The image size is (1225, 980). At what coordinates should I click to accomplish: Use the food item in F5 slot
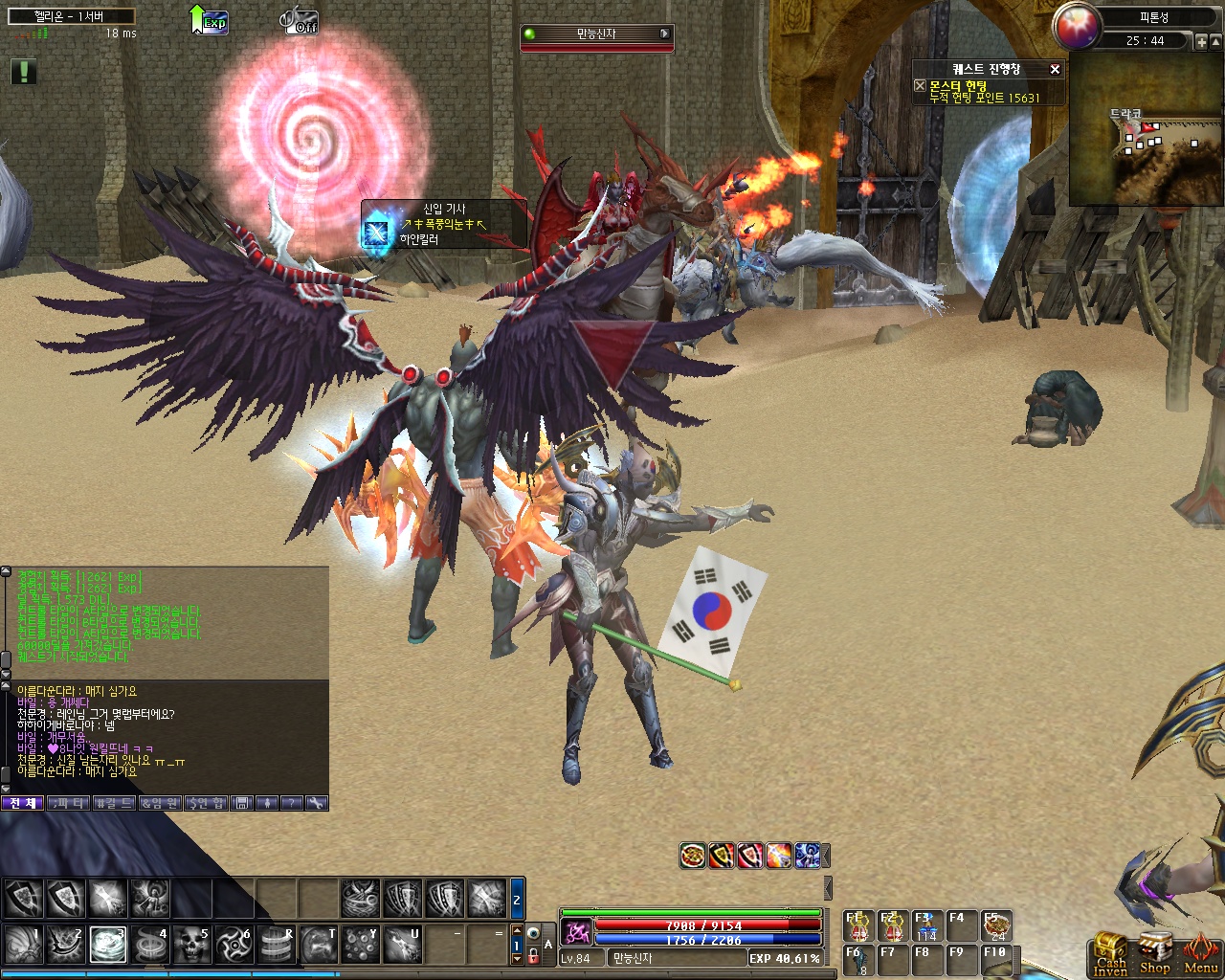[x=995, y=925]
